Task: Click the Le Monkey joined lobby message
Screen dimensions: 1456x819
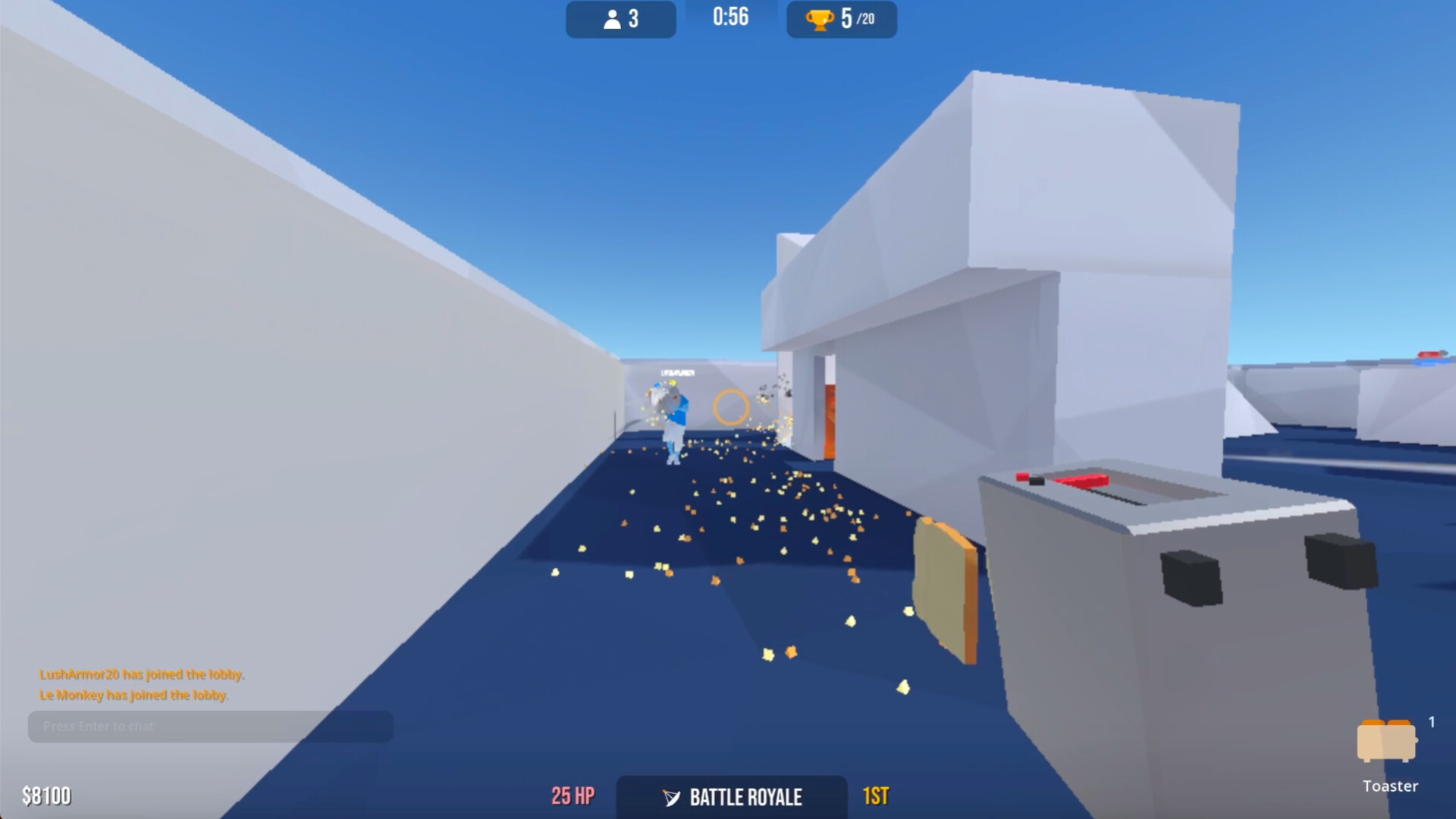Action: (x=134, y=693)
